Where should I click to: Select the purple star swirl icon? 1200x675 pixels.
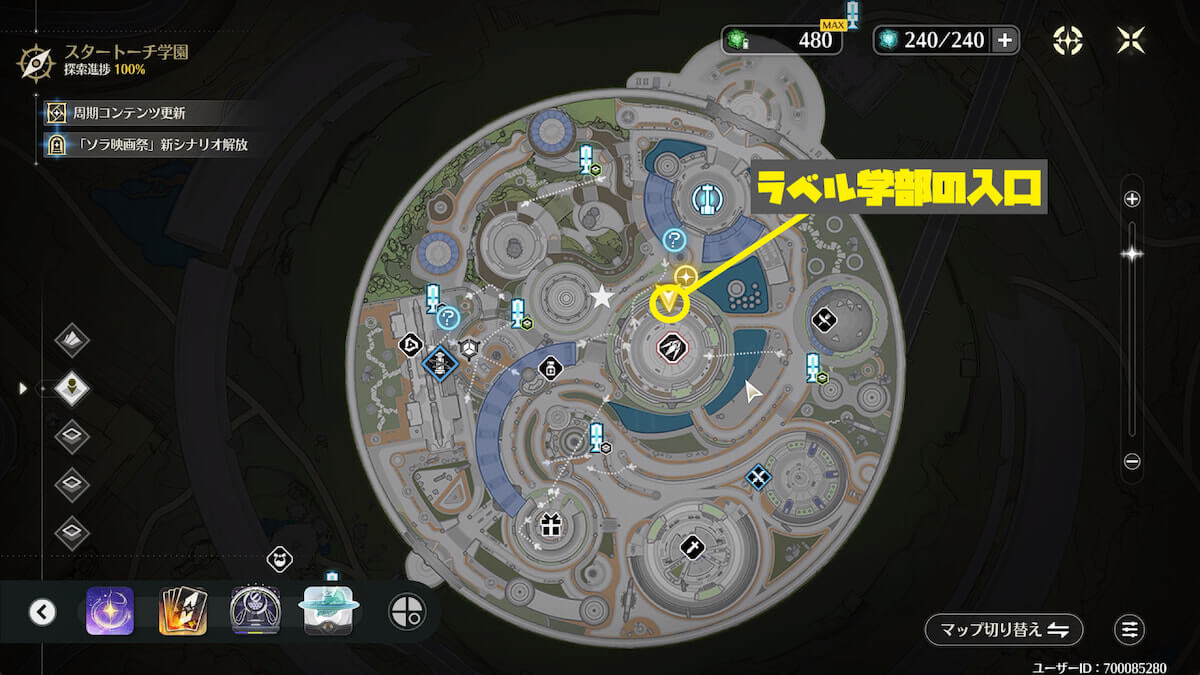(110, 611)
